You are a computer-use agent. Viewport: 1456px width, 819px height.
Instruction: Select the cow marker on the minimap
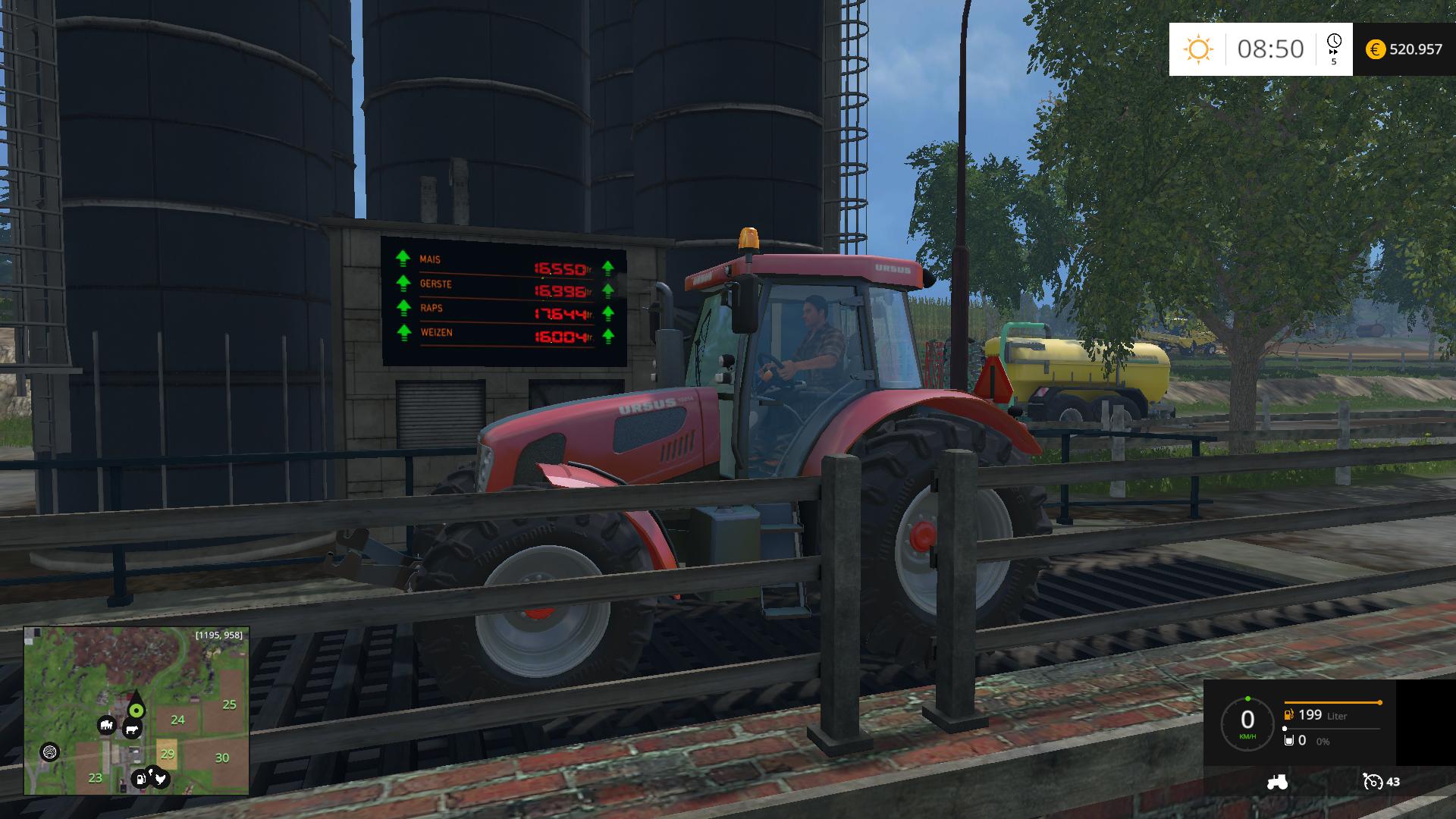point(132,730)
